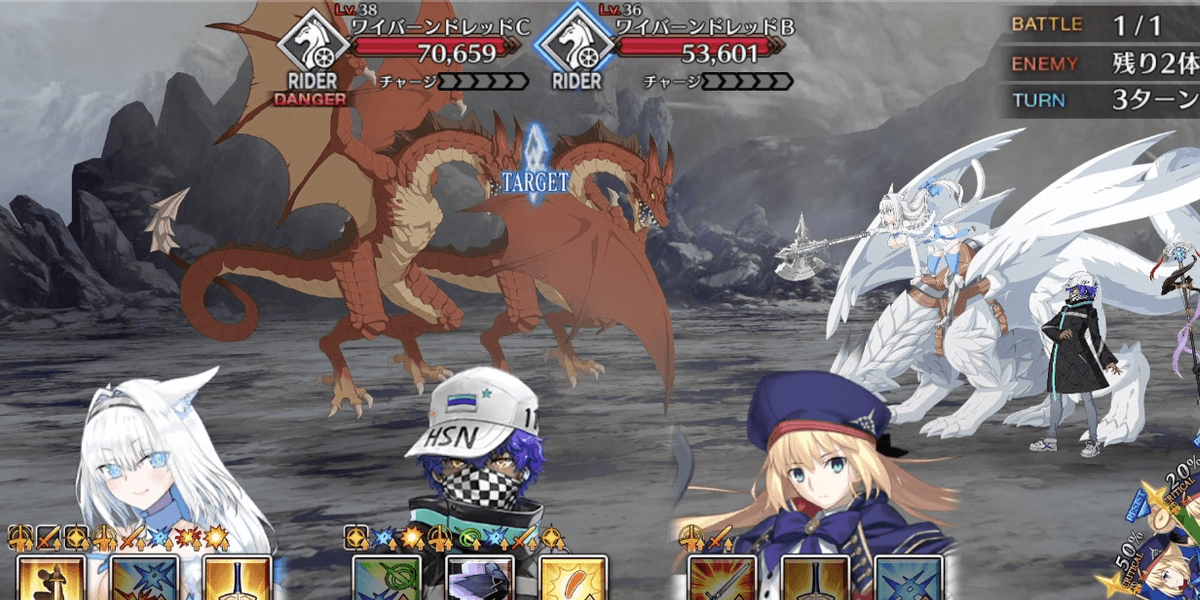Activate the blonde servant's red sword-burst skill

pyautogui.click(x=720, y=580)
